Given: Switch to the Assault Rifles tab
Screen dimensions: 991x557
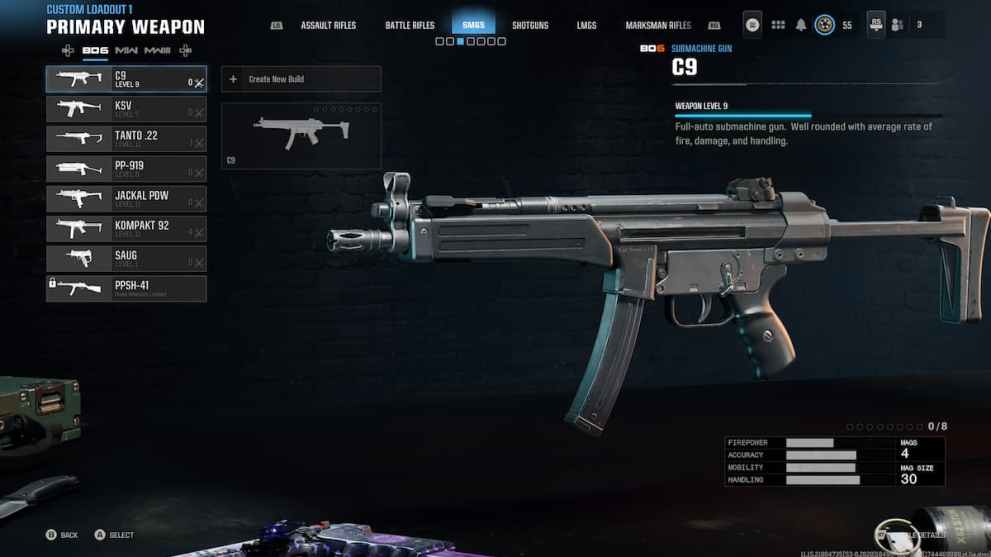Looking at the screenshot, I should coord(329,25).
